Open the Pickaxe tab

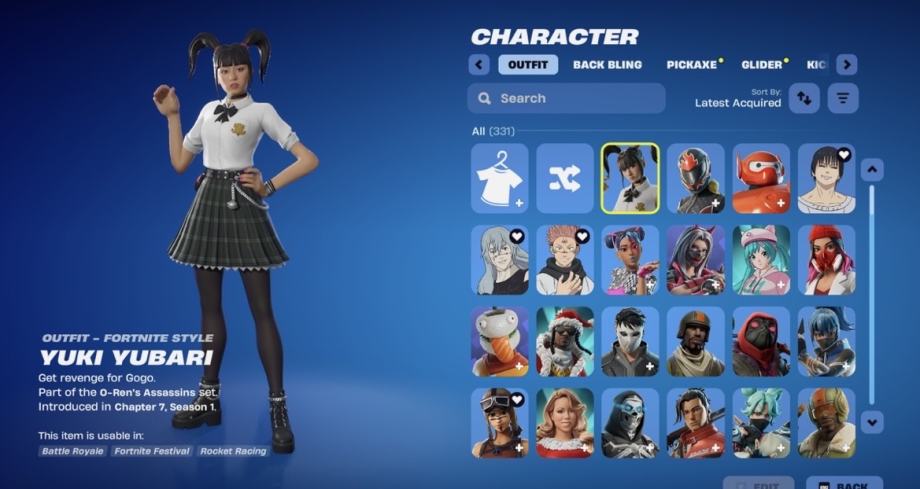coord(692,65)
